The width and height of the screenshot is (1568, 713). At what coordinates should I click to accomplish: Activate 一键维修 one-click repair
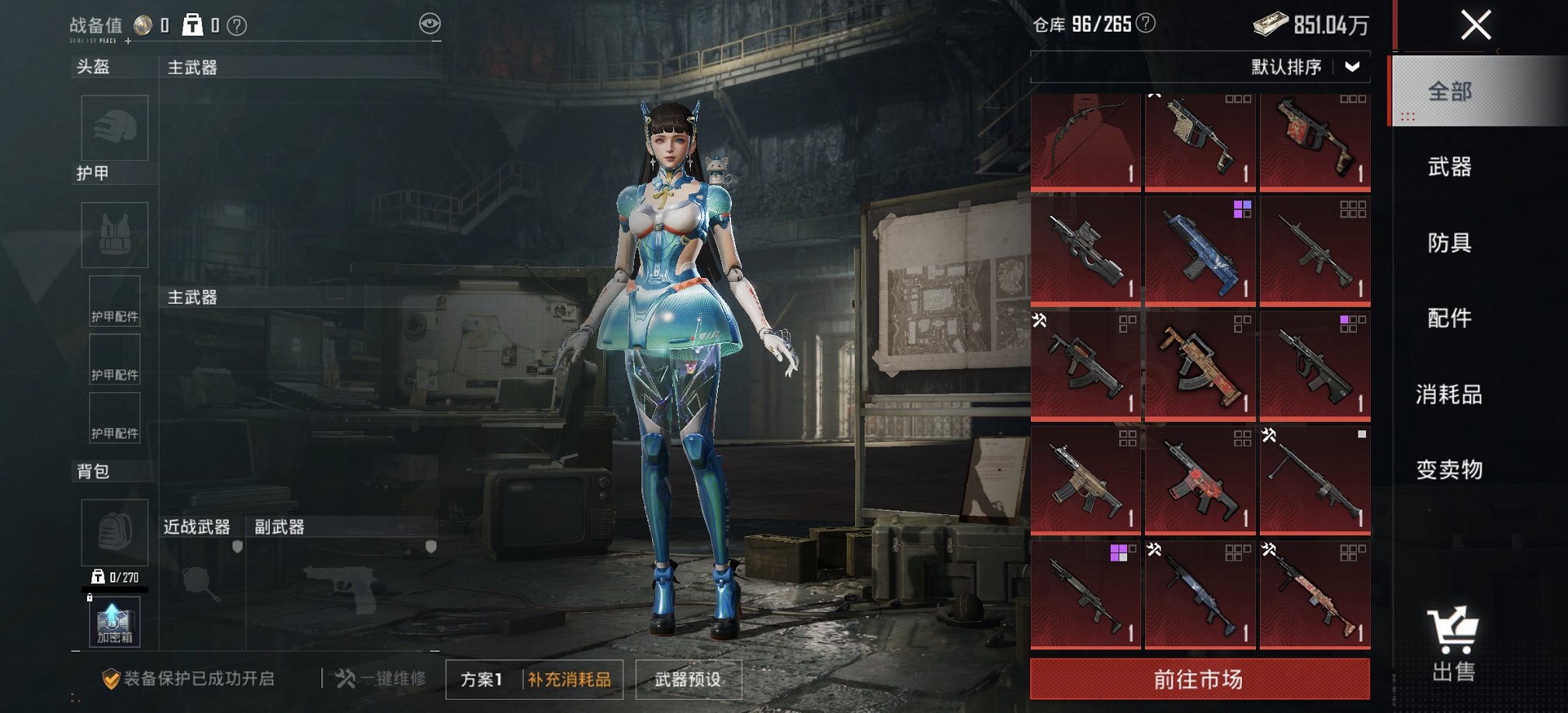381,679
